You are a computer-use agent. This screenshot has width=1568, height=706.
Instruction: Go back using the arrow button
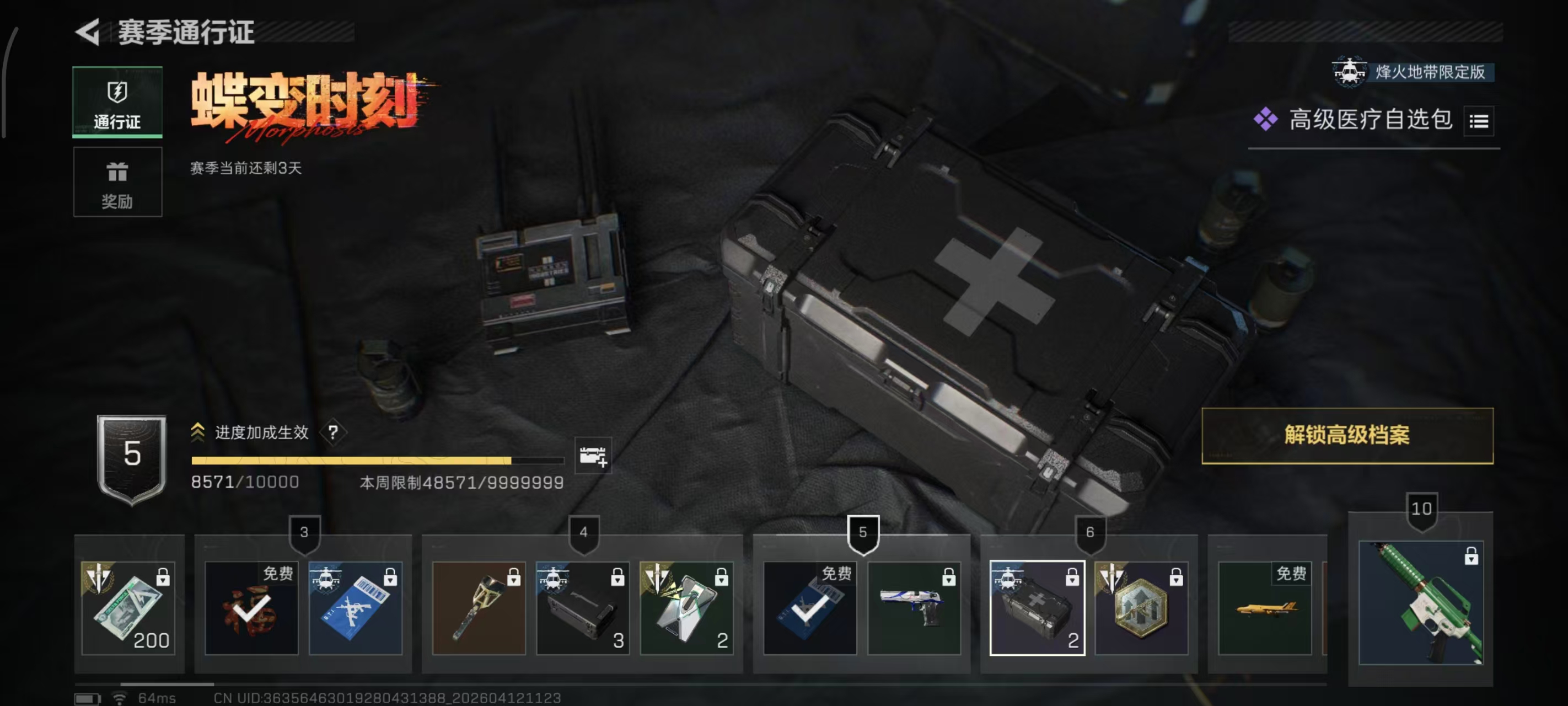pos(89,33)
